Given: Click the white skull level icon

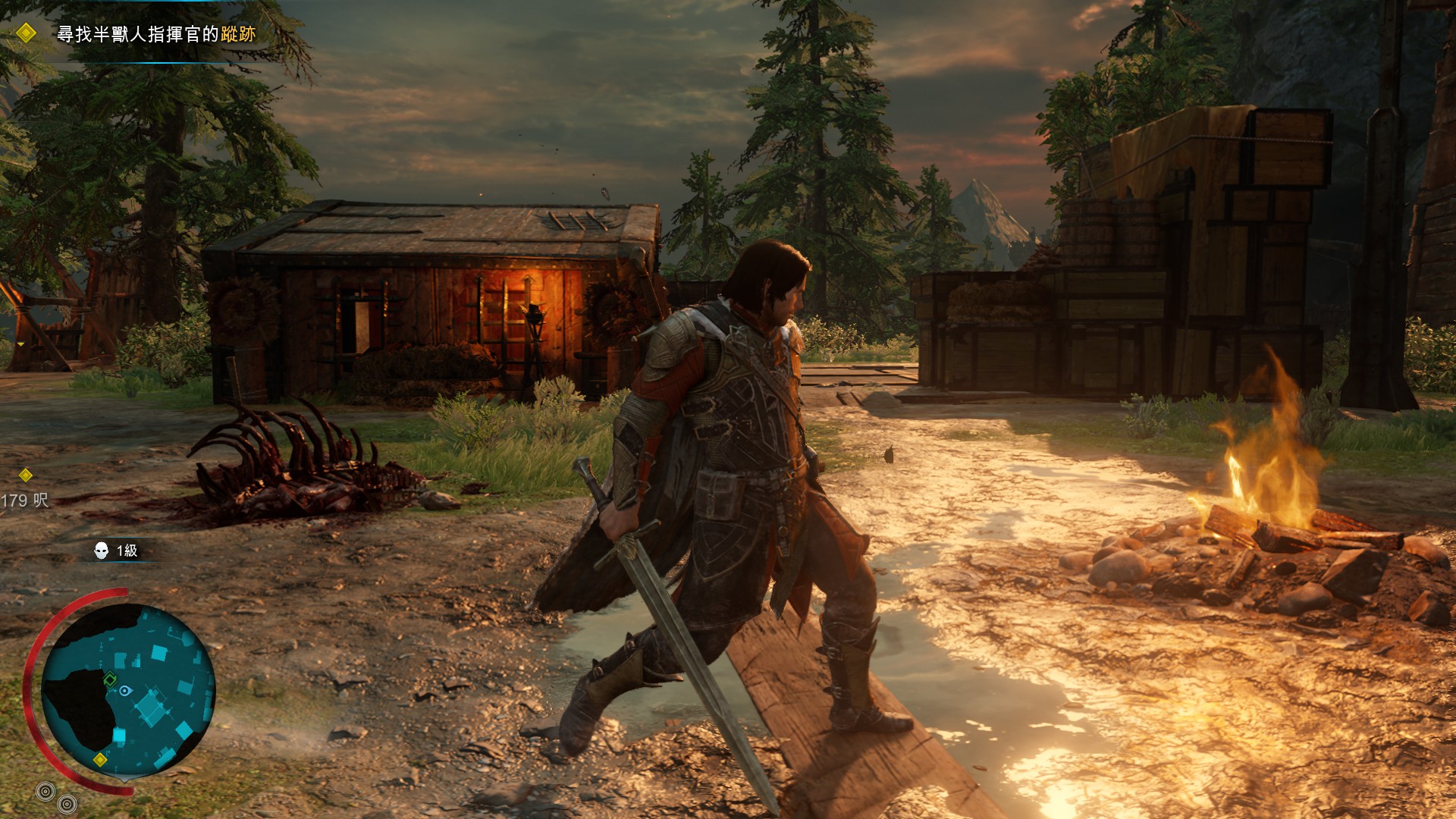Looking at the screenshot, I should 101,551.
